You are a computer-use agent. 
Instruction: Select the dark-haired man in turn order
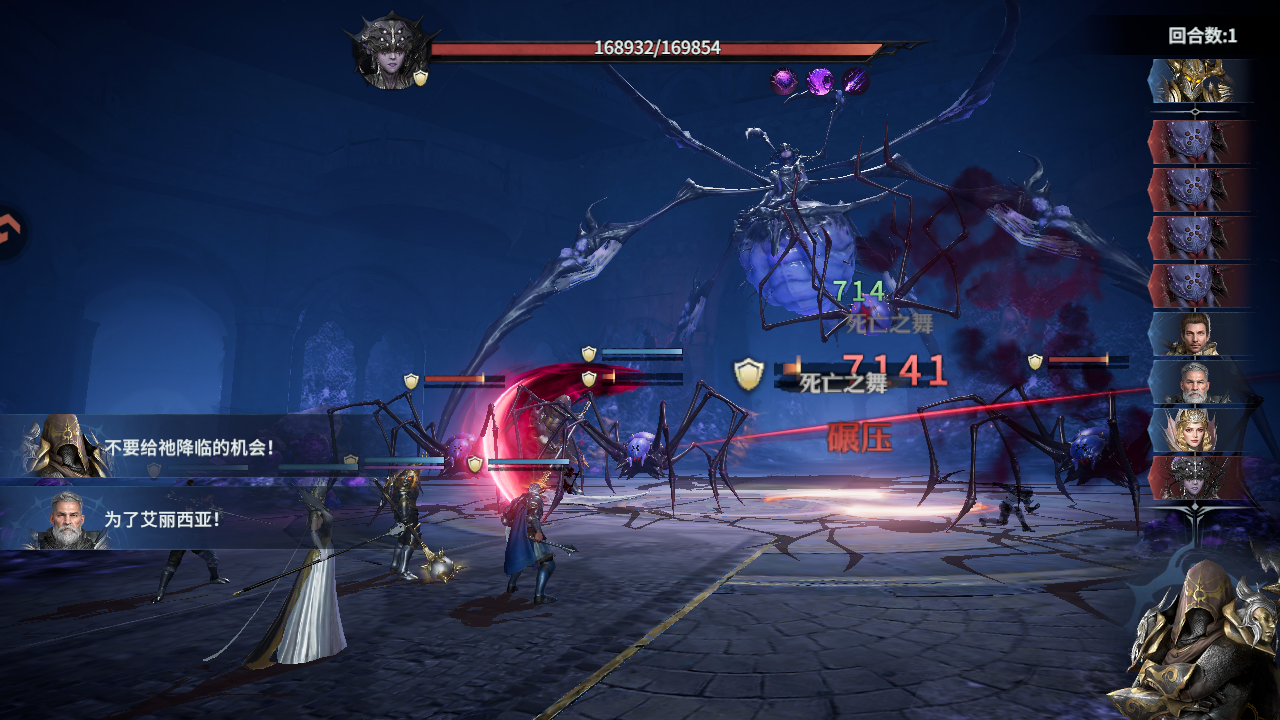click(1197, 334)
